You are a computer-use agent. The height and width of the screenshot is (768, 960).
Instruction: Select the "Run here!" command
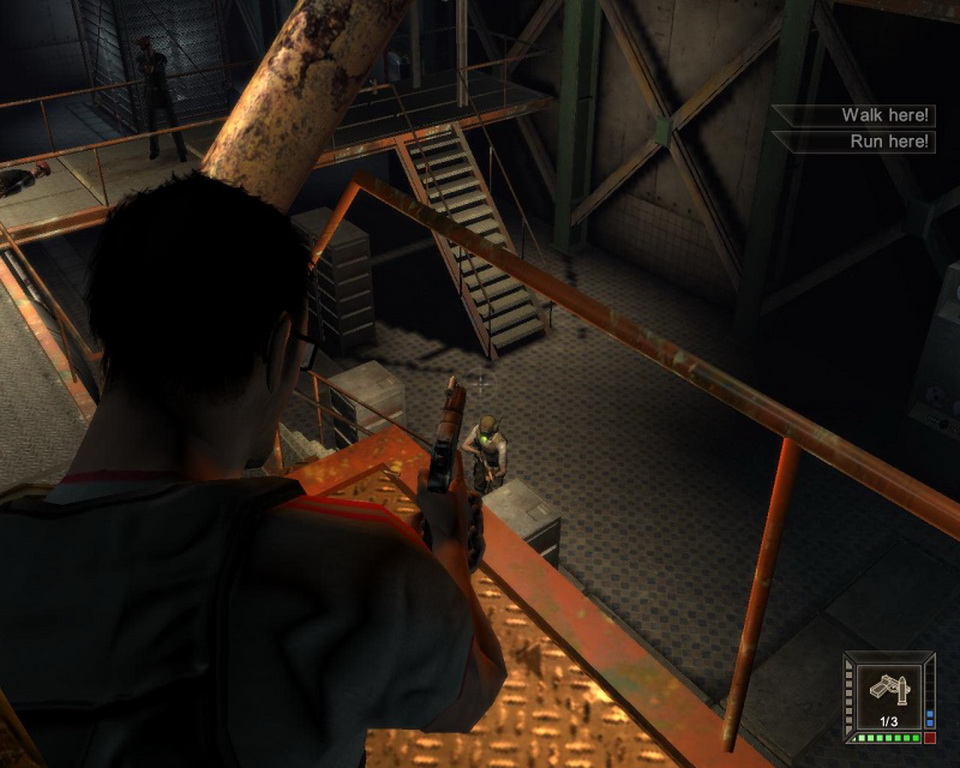[x=889, y=141]
